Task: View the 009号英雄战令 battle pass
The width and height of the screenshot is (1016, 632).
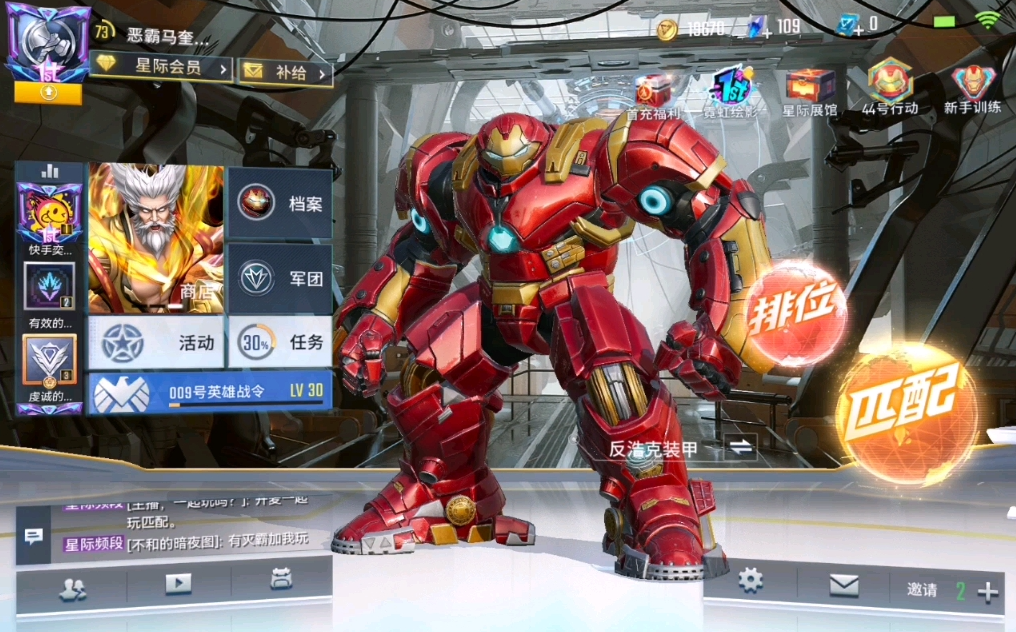Action: pos(210,392)
